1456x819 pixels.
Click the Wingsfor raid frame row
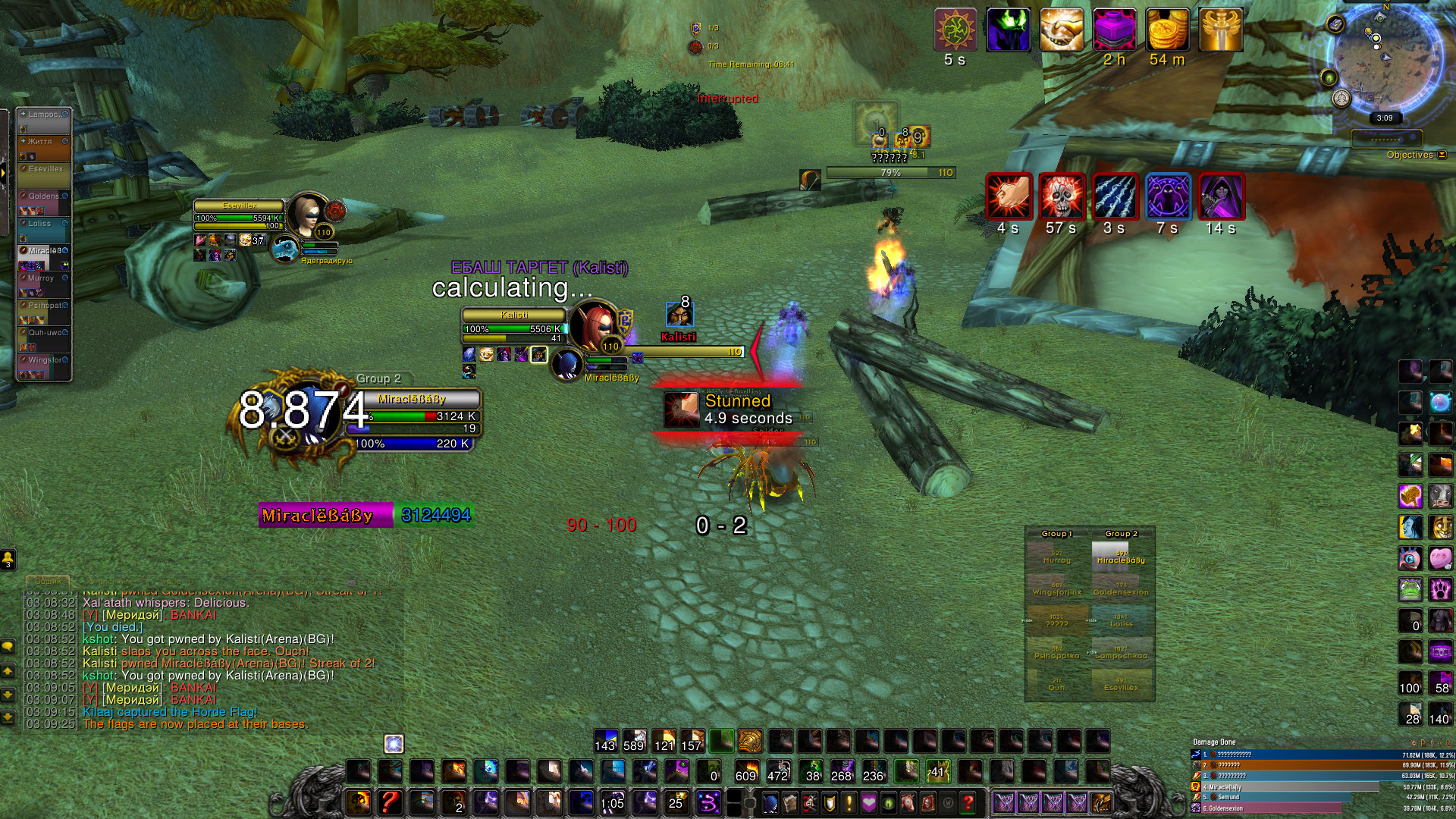[x=44, y=366]
